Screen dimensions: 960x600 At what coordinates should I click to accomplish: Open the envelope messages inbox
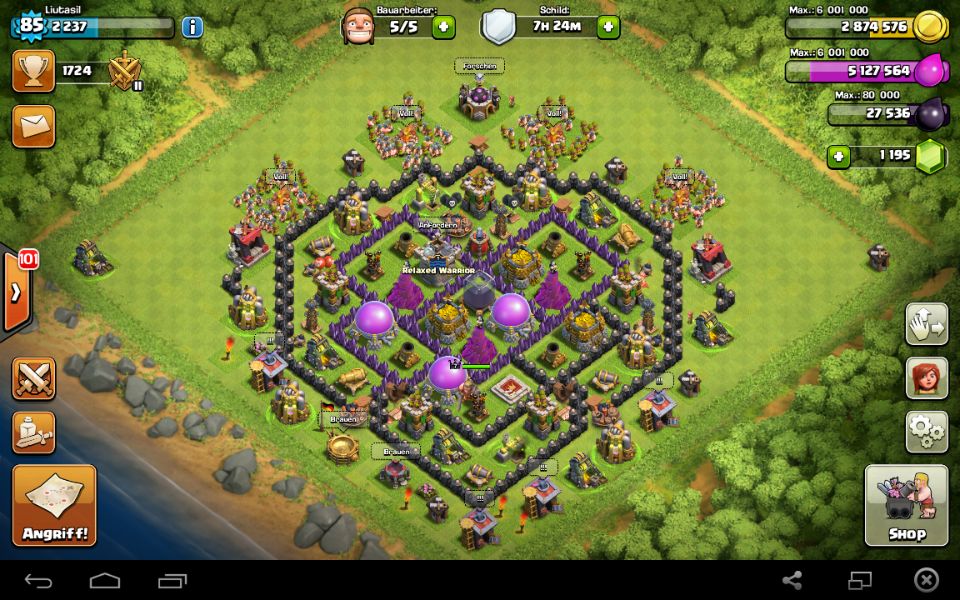coord(34,126)
